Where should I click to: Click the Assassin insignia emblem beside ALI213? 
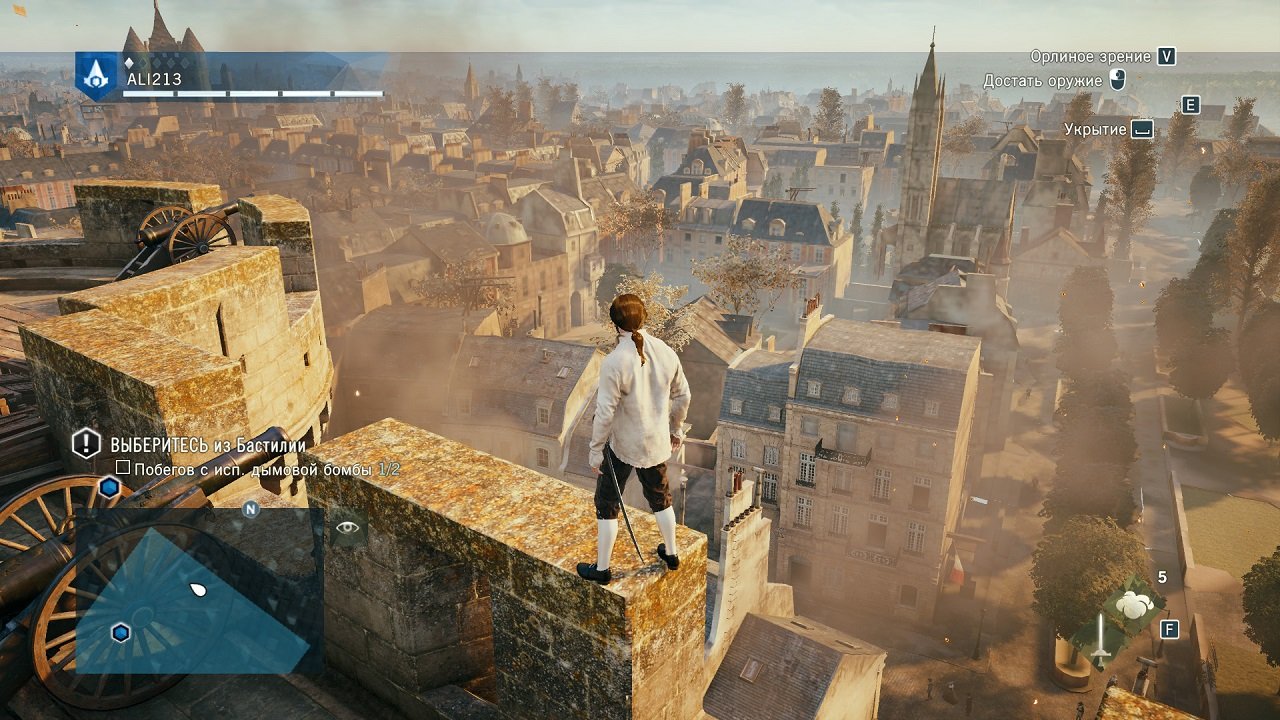click(96, 75)
